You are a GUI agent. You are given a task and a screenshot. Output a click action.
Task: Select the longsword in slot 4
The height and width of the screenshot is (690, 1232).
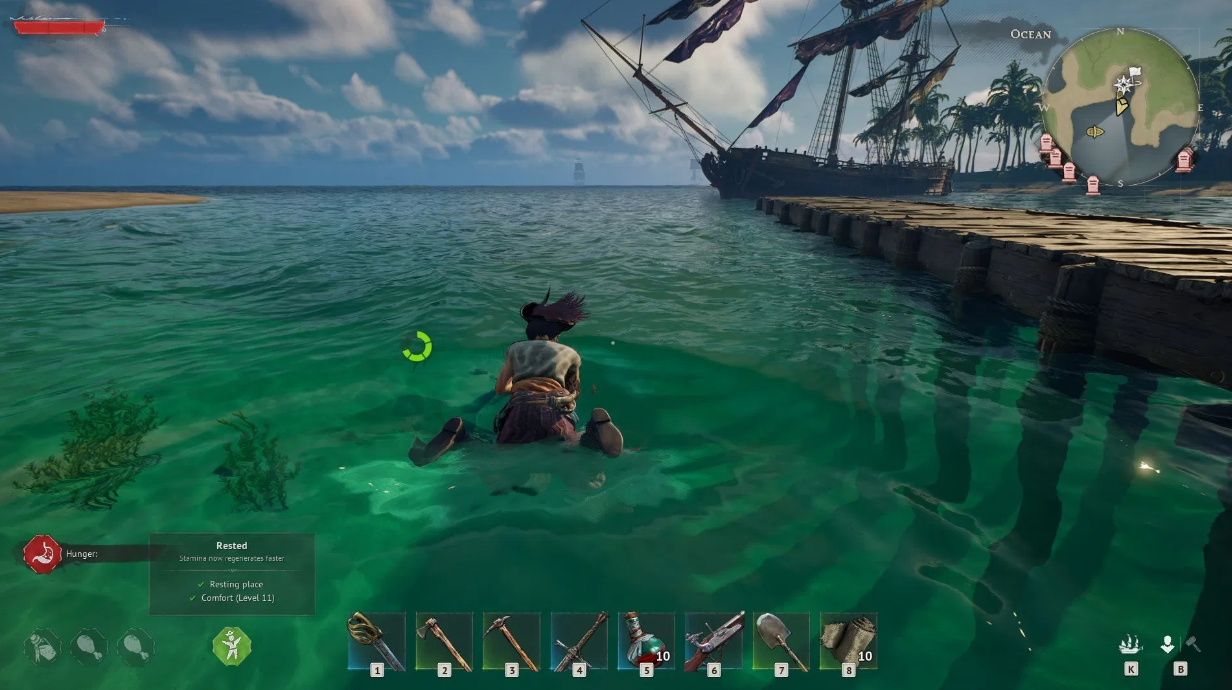pyautogui.click(x=579, y=640)
